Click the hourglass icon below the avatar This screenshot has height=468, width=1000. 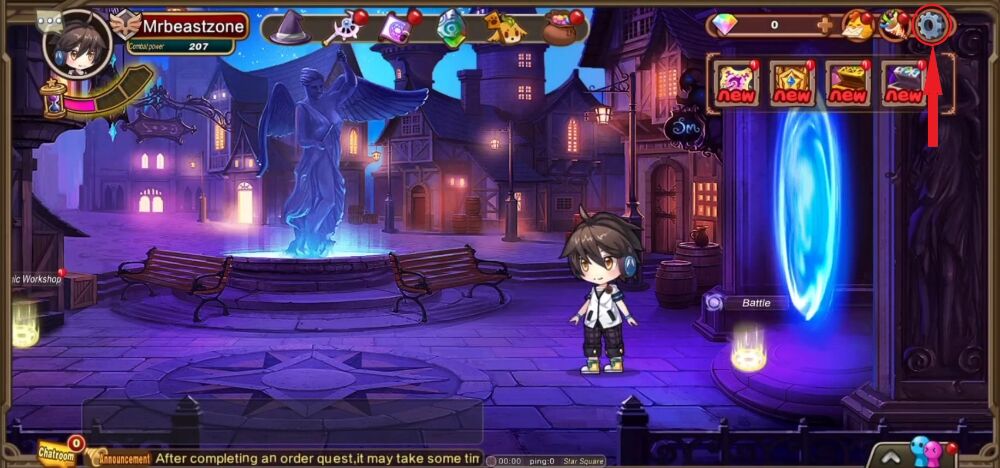tap(55, 97)
